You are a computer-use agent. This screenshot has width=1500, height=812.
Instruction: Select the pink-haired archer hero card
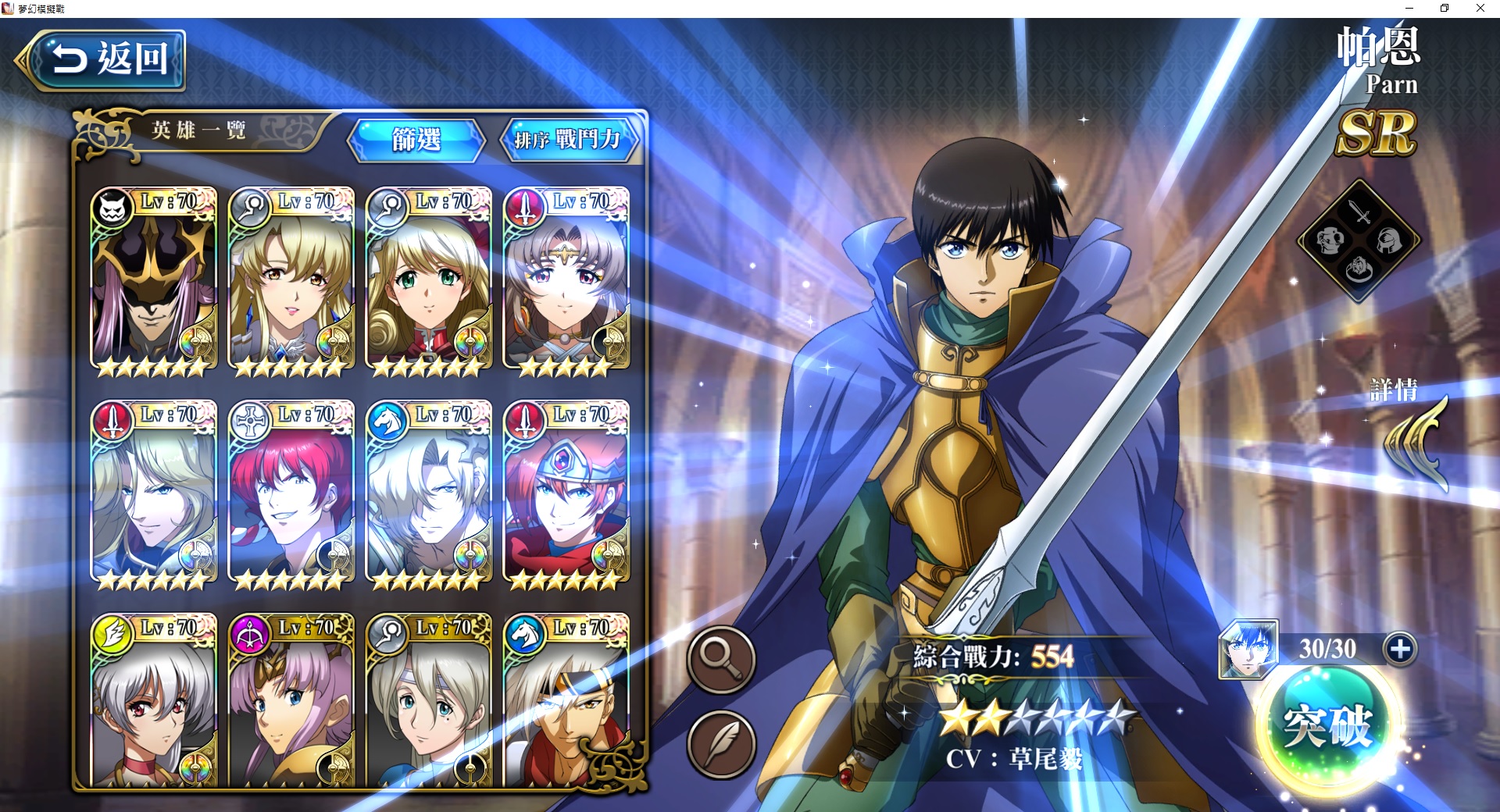(x=291, y=700)
